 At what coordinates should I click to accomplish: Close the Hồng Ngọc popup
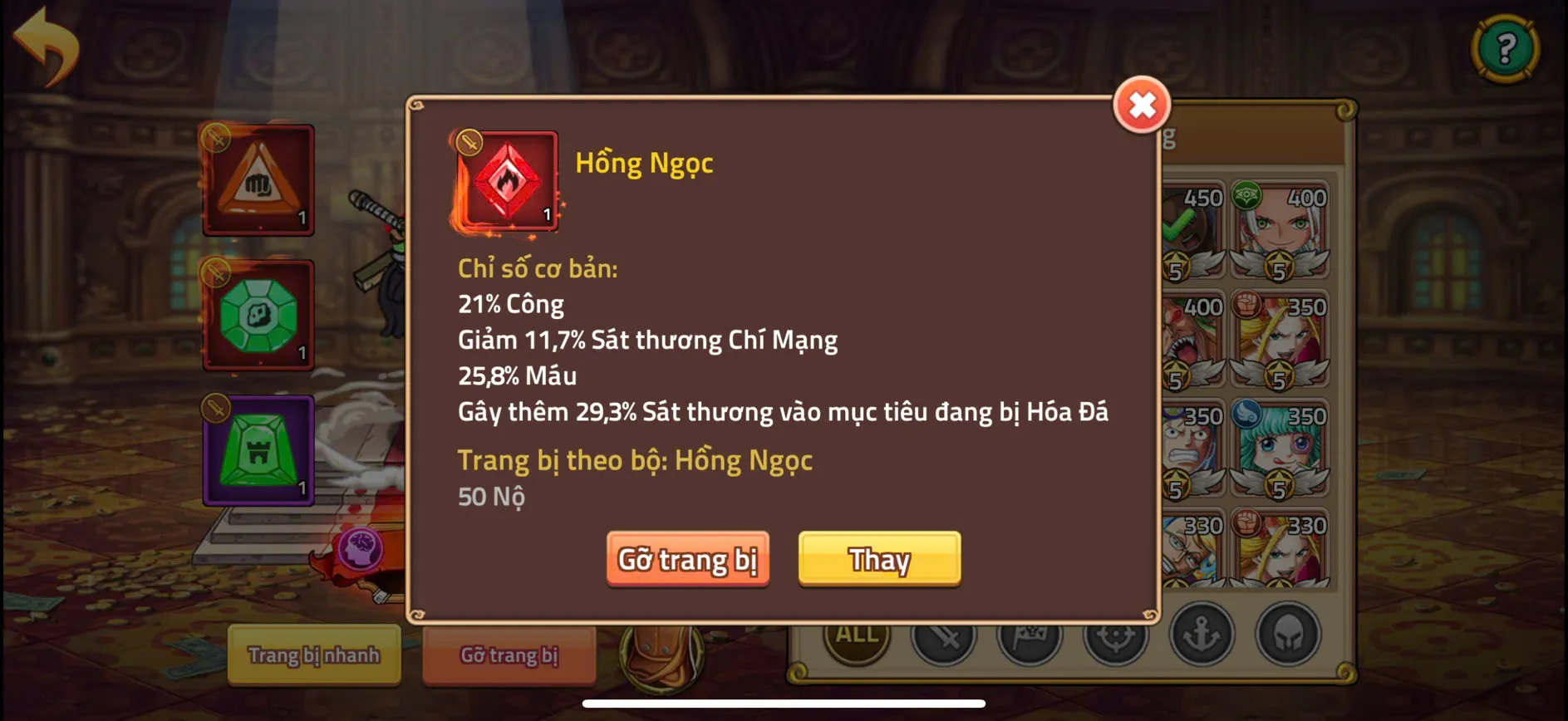pyautogui.click(x=1142, y=105)
